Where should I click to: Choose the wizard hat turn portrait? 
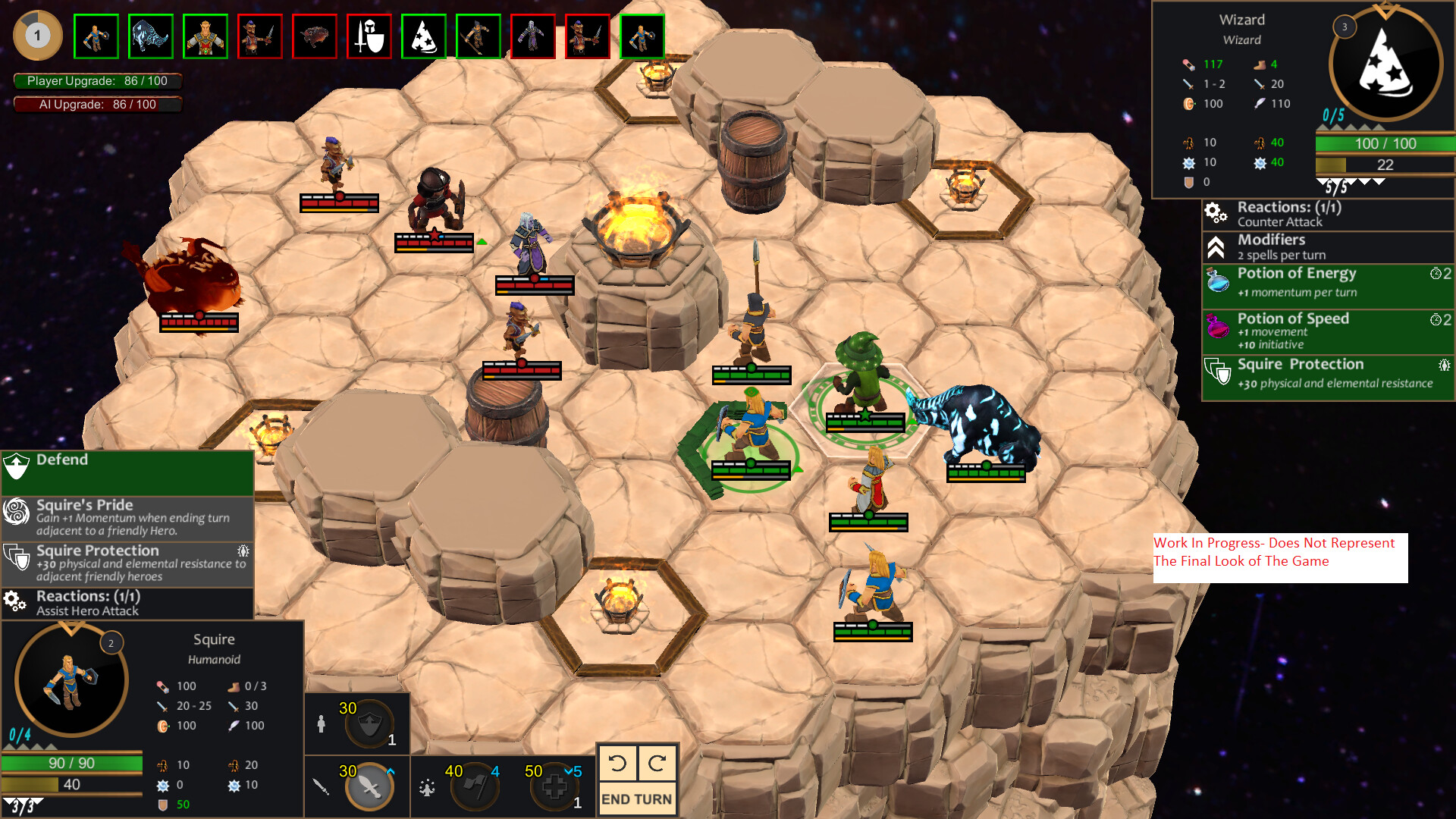(424, 36)
